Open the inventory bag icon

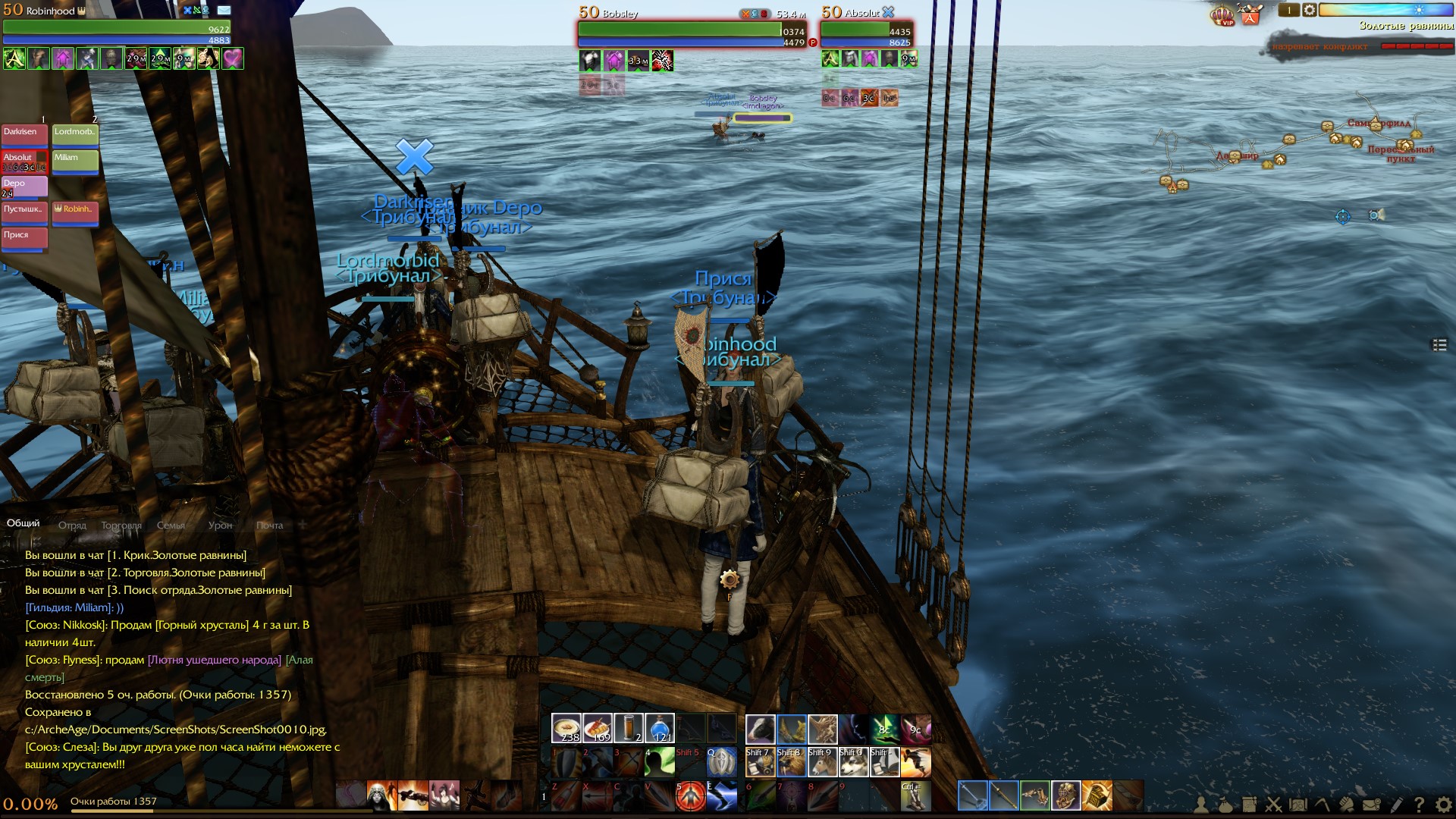pyautogui.click(x=1225, y=804)
